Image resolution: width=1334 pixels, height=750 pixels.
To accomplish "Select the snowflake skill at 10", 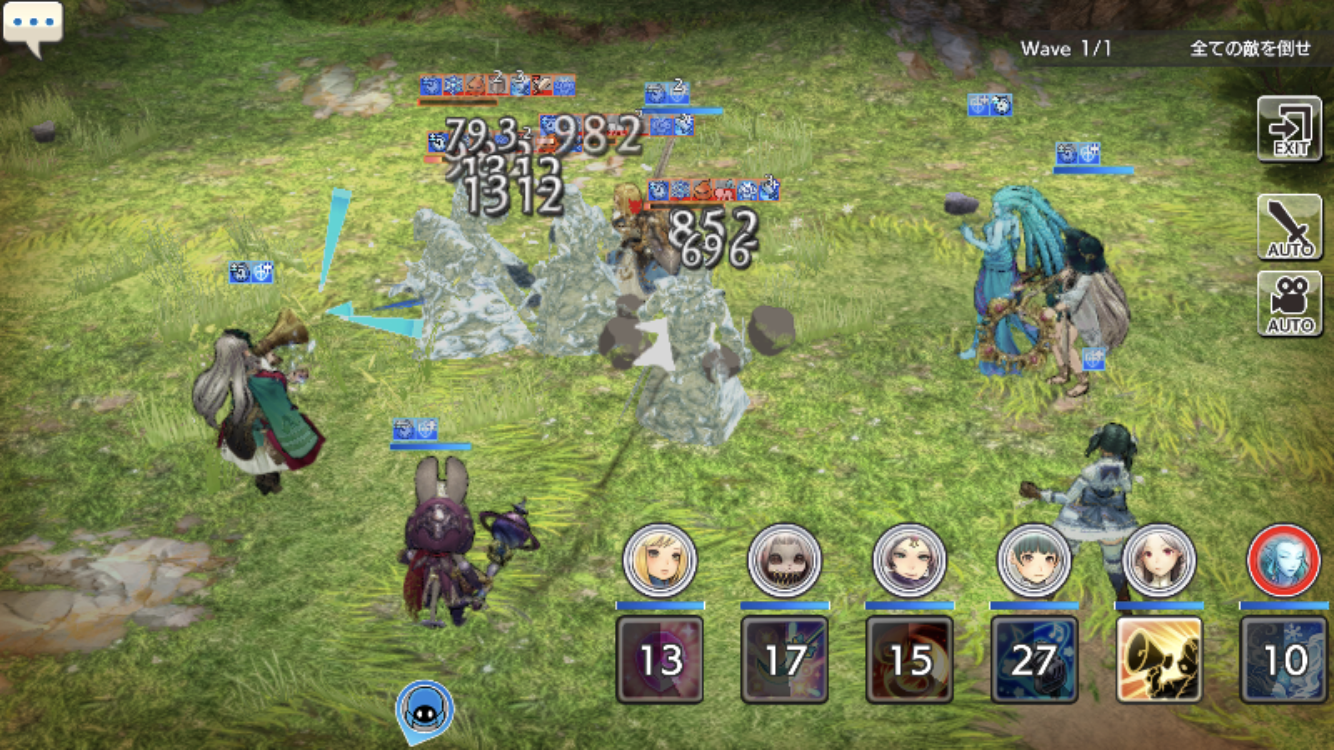I will (x=1284, y=659).
